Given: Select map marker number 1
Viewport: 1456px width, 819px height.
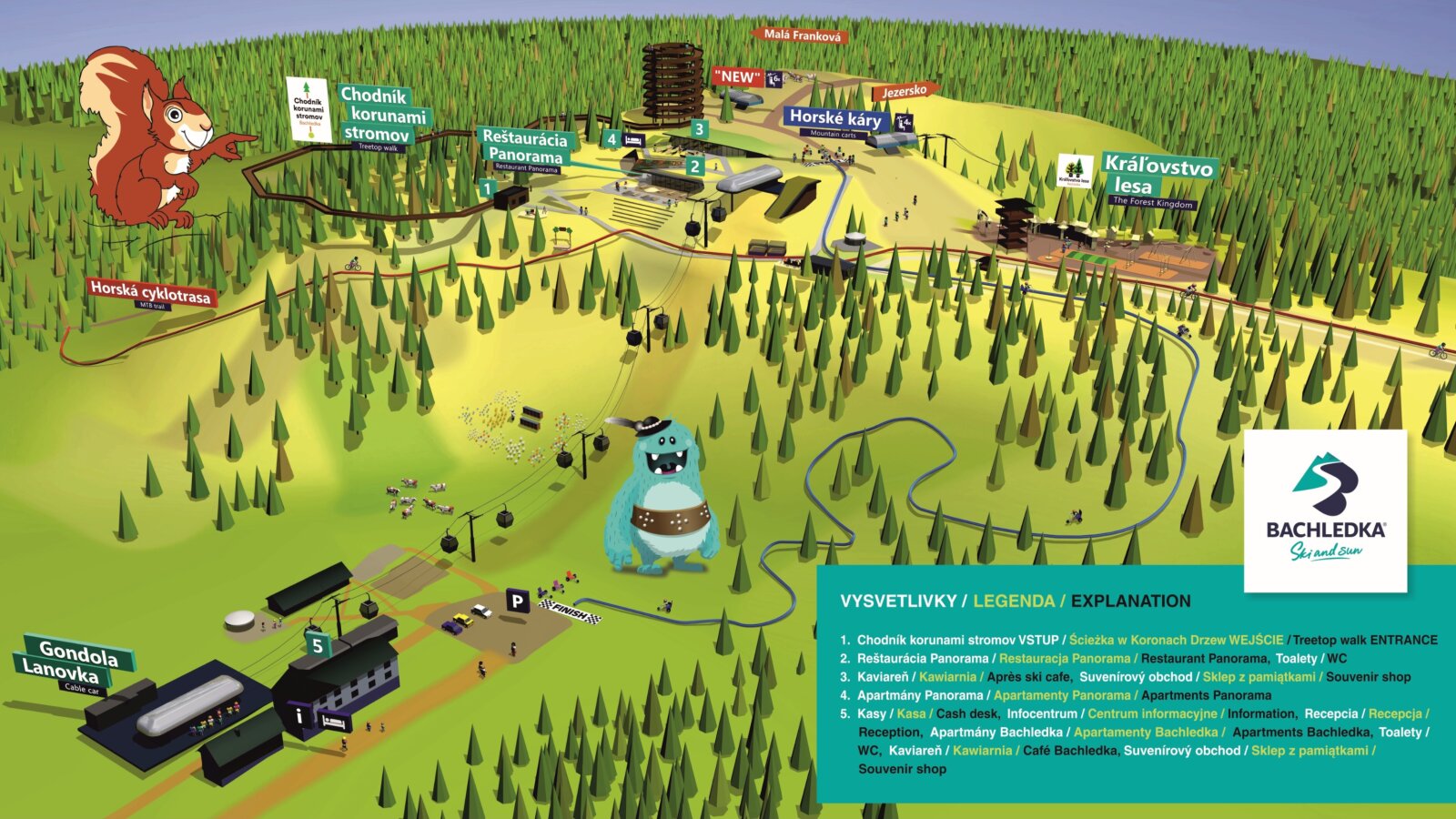Looking at the screenshot, I should click(x=488, y=189).
